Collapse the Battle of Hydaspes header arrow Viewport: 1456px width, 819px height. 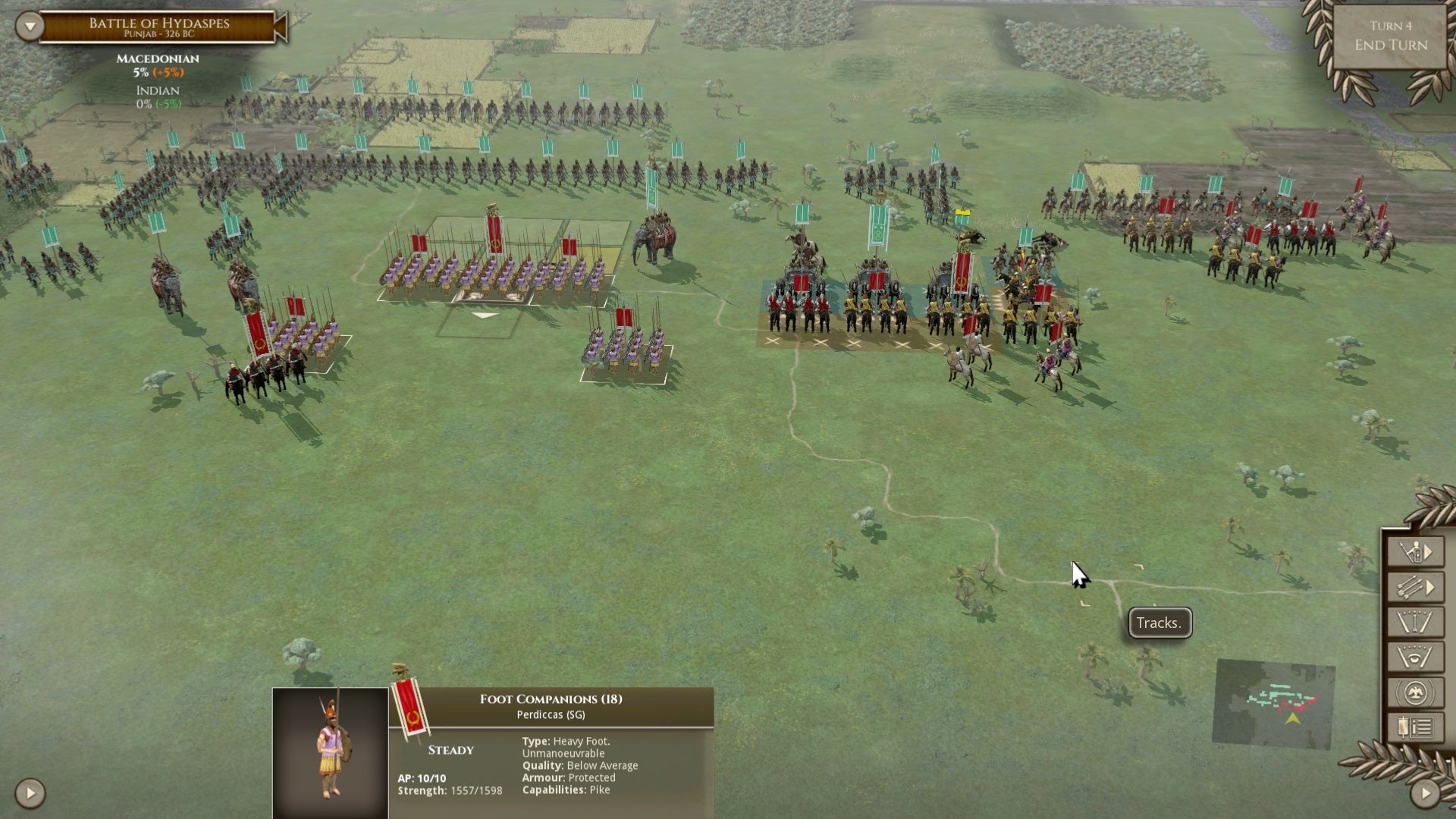[x=30, y=26]
